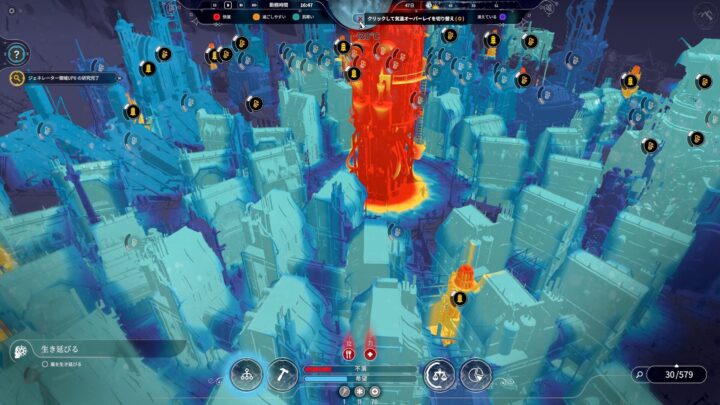Open the survive objective tracker
Image resolution: width=720 pixels, height=405 pixels.
tap(60, 350)
